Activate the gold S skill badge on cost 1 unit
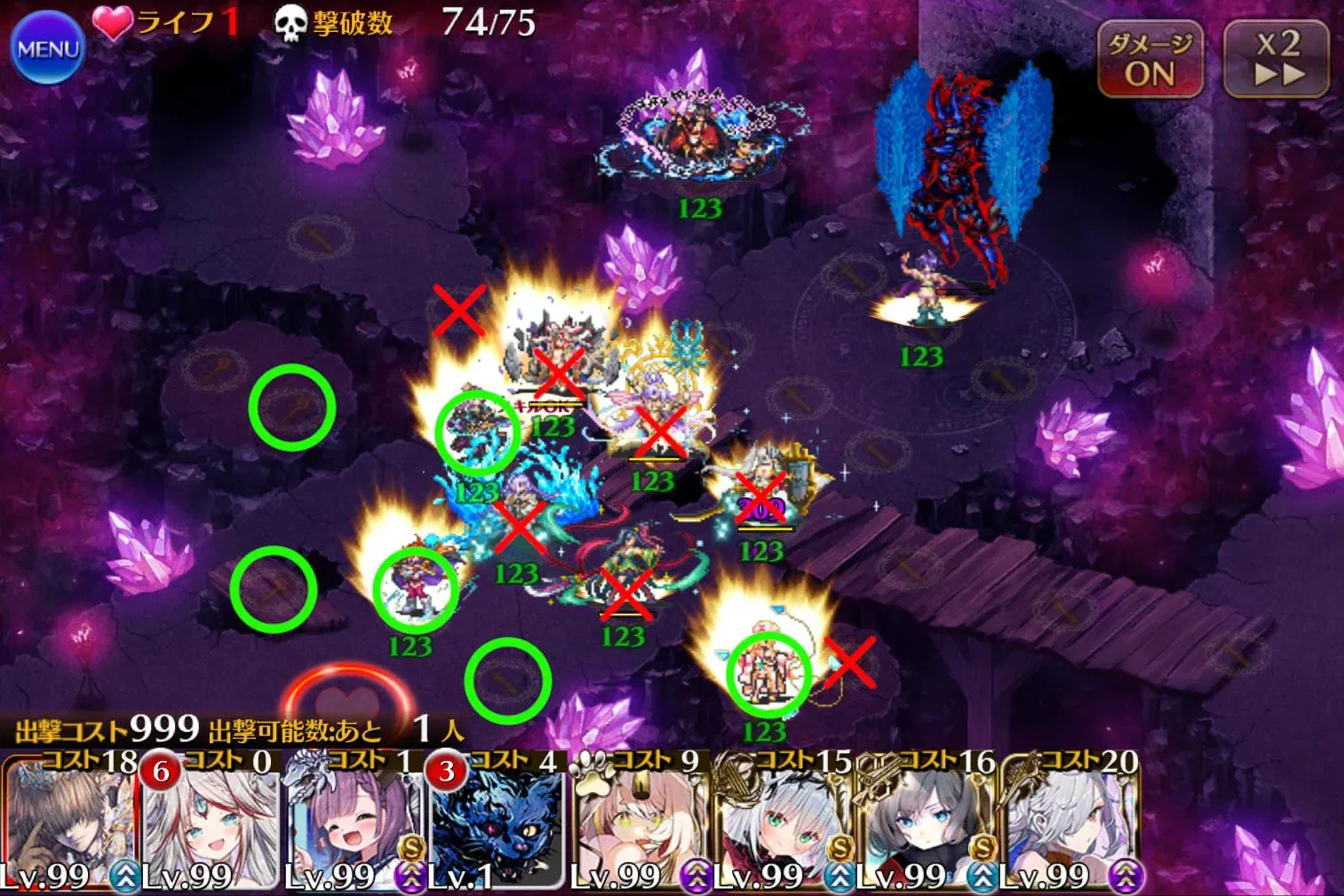The width and height of the screenshot is (1344, 896). coord(410,846)
